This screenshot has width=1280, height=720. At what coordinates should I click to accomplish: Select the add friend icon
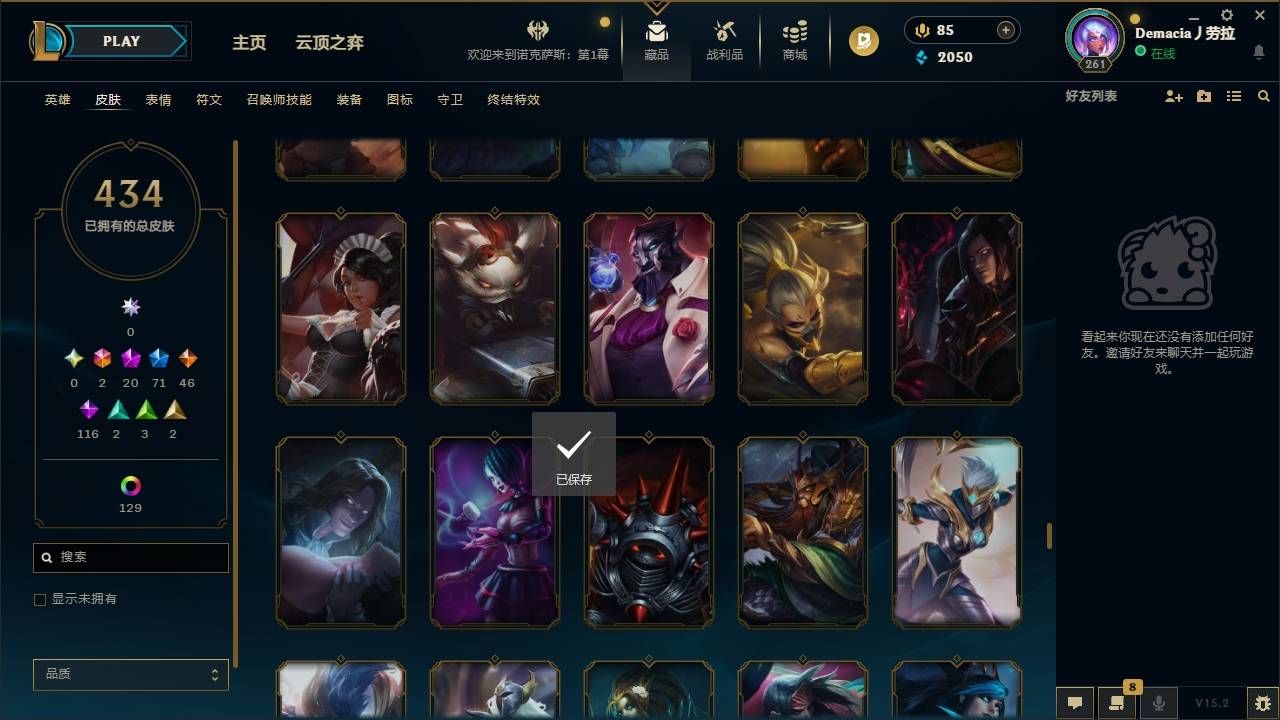click(1172, 96)
